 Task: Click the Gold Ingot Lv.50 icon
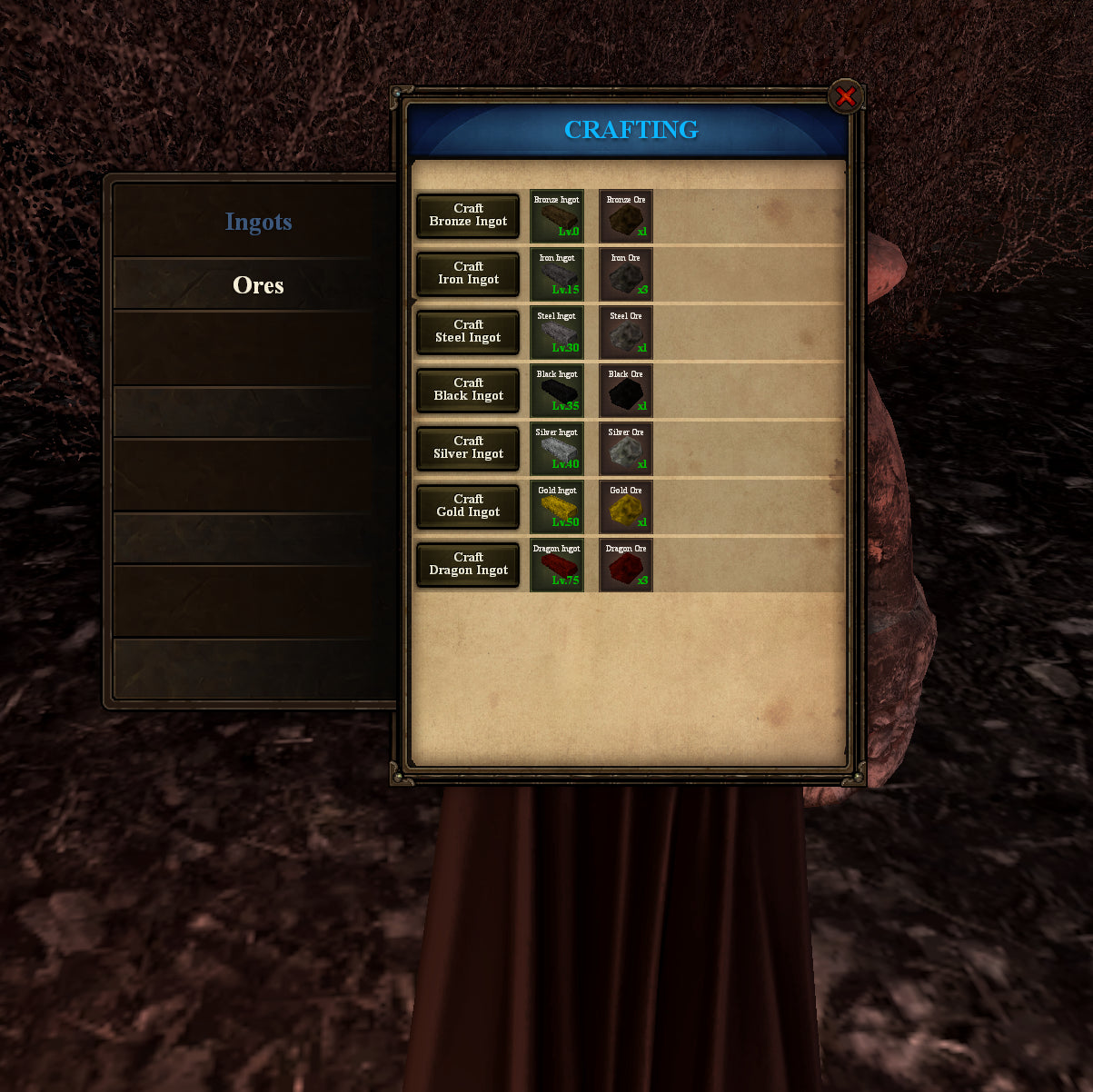(557, 507)
